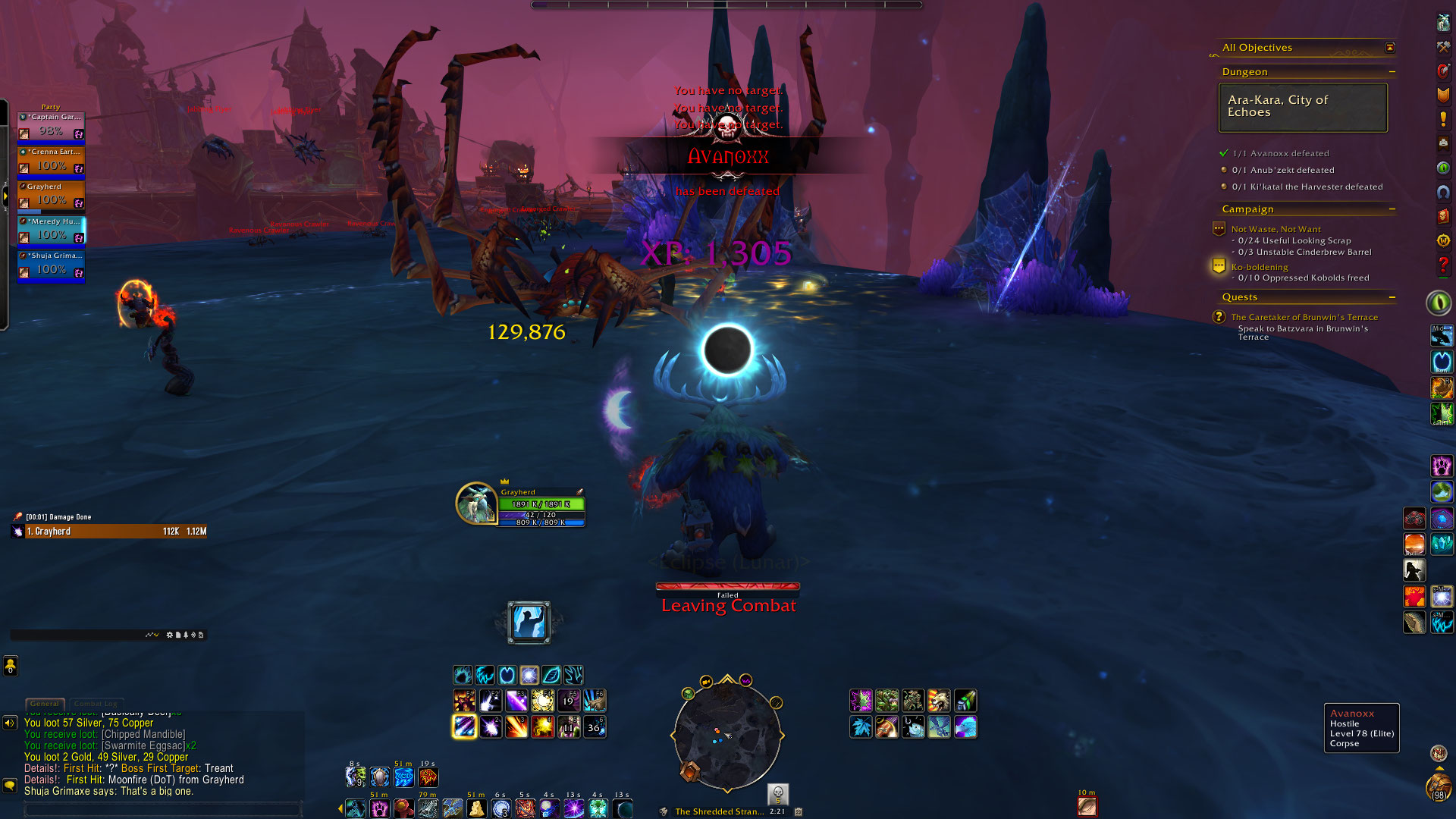Select Captain Gar party frame
Screen dimensions: 1456x819
point(51,126)
